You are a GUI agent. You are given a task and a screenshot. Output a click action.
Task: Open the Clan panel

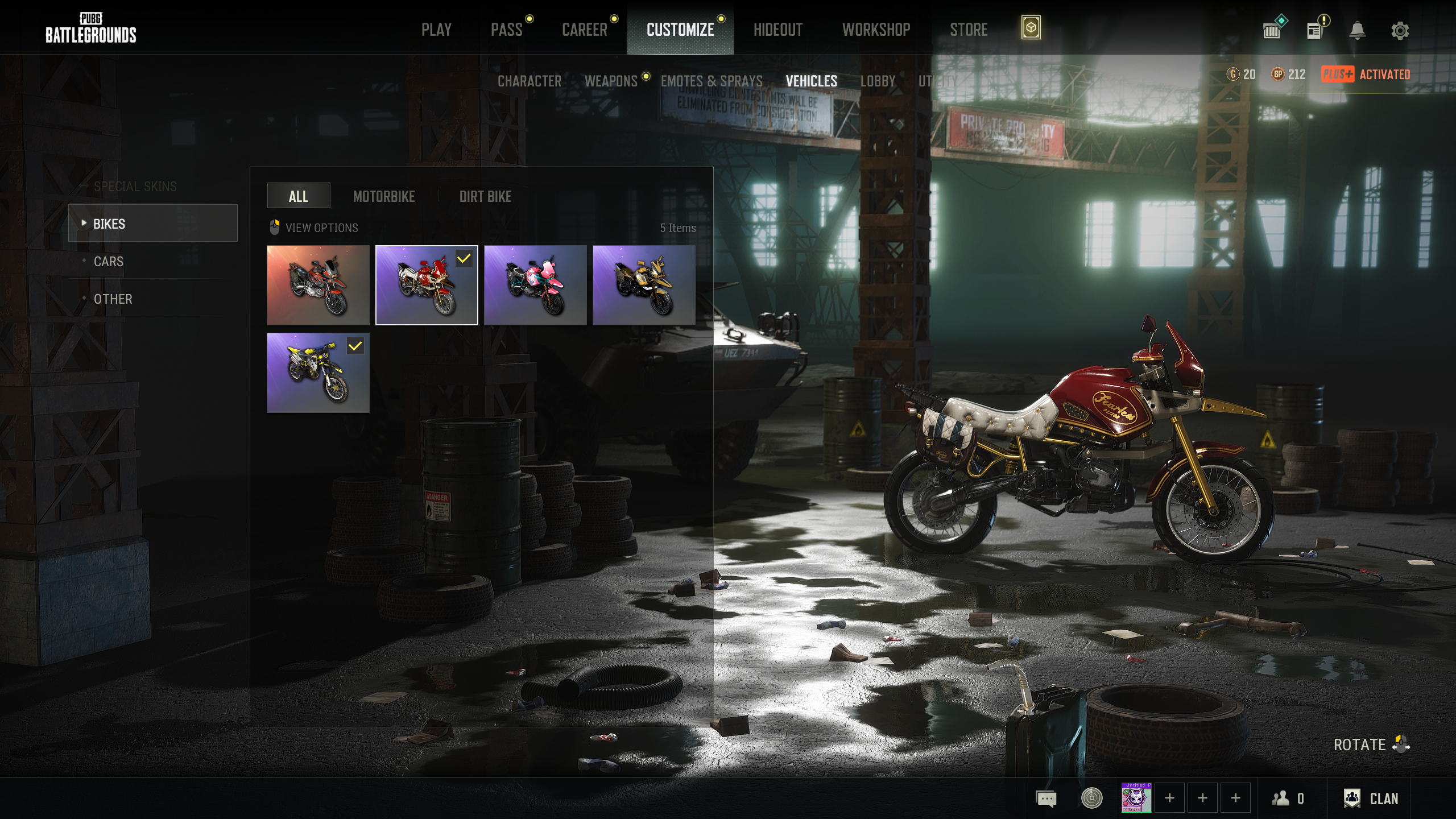[x=1371, y=799]
